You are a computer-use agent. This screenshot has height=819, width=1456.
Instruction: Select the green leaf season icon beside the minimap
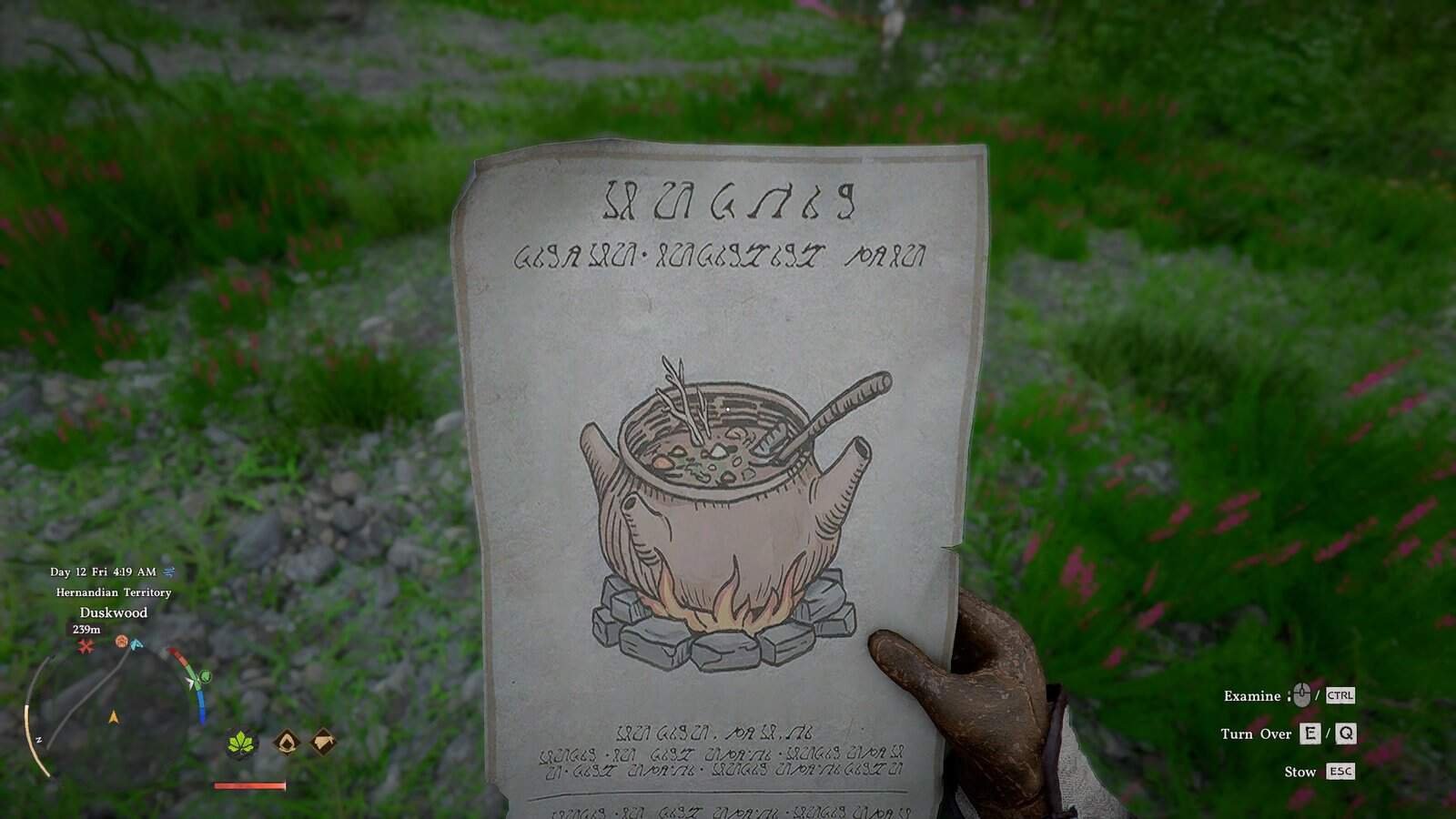click(x=239, y=743)
